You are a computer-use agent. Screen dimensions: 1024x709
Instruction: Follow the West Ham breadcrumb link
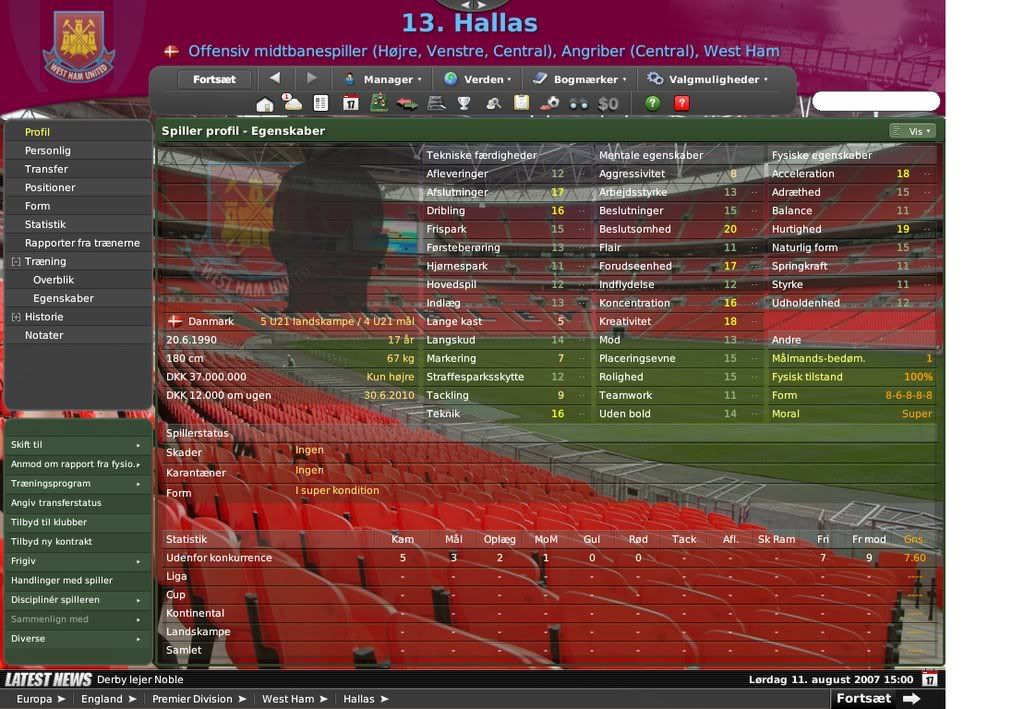288,699
